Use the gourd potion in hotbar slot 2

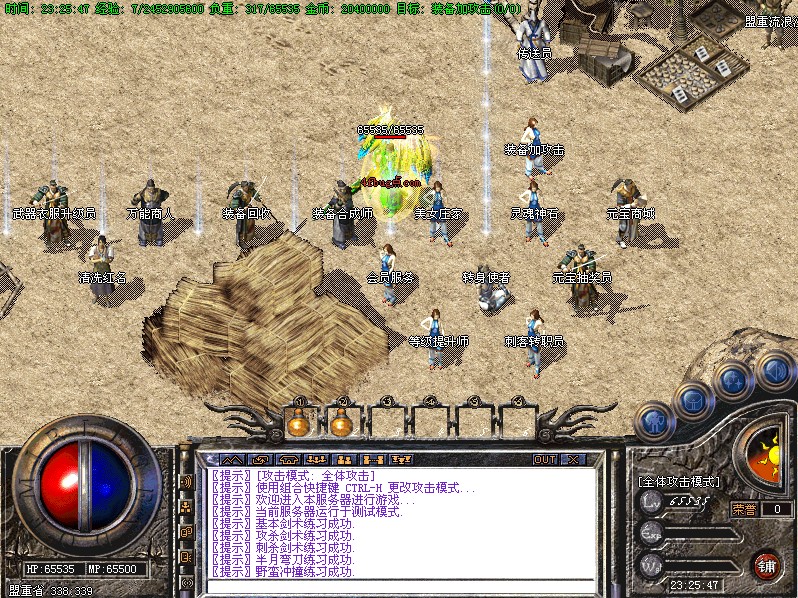coord(341,422)
